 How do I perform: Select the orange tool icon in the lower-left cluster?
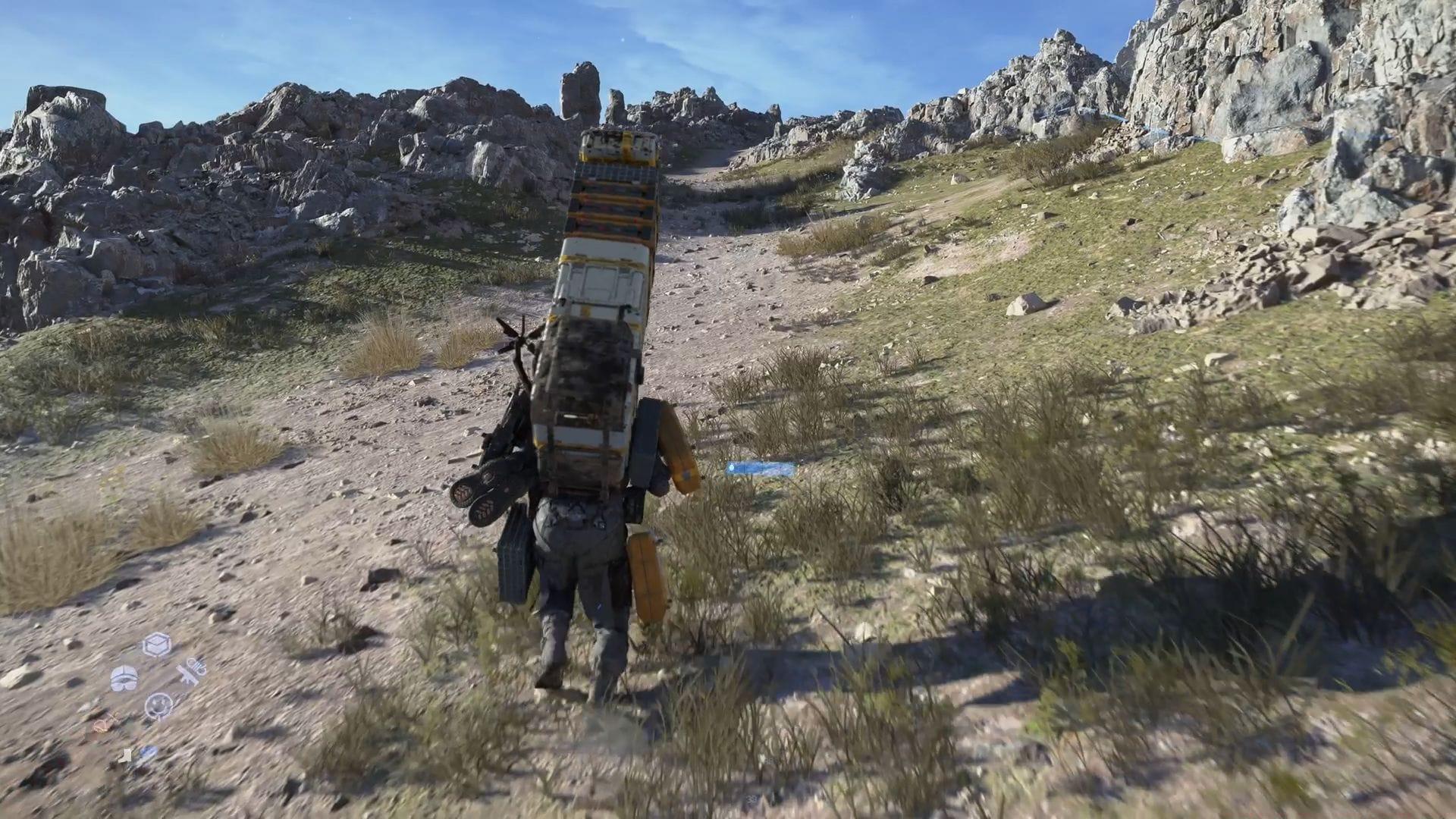pyautogui.click(x=103, y=724)
